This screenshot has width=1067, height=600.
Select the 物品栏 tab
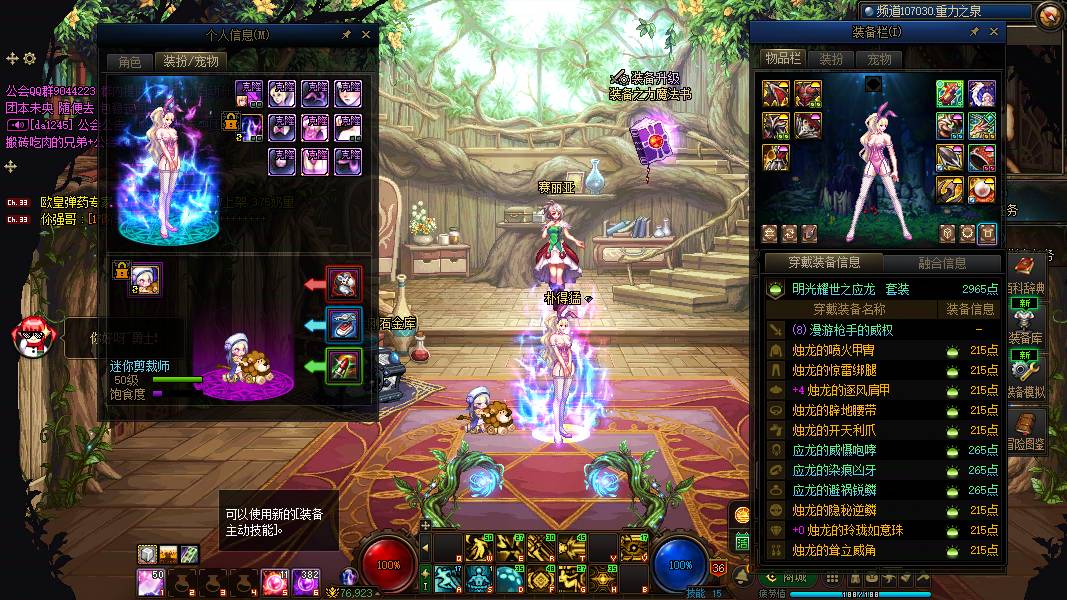(x=782, y=59)
